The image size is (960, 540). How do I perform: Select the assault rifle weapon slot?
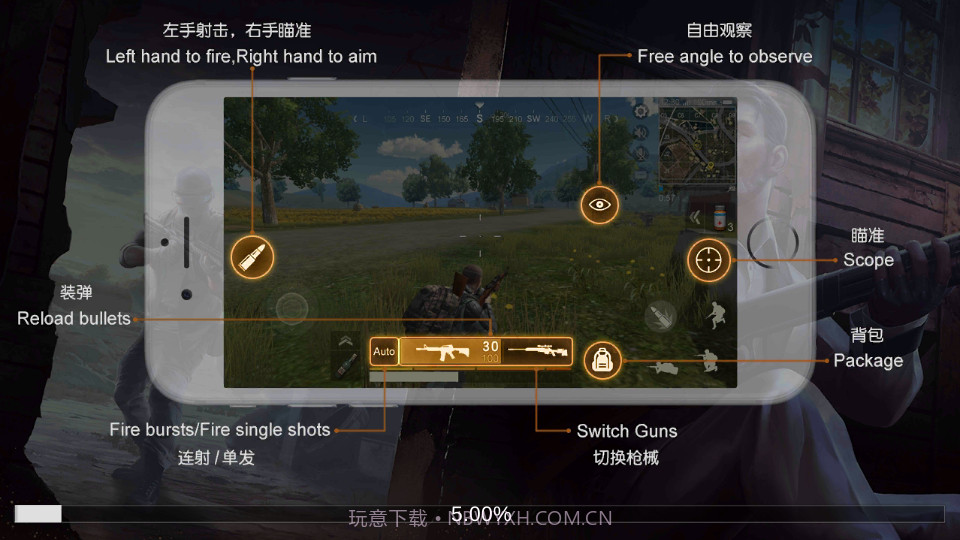(449, 351)
